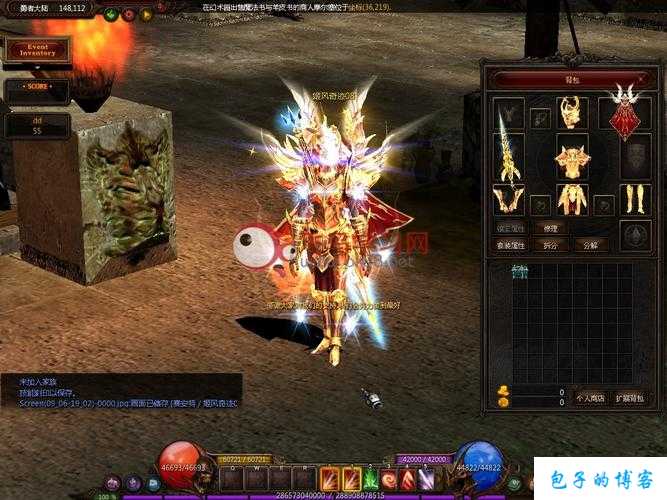Click the green round icon in the top bar

point(111,14)
